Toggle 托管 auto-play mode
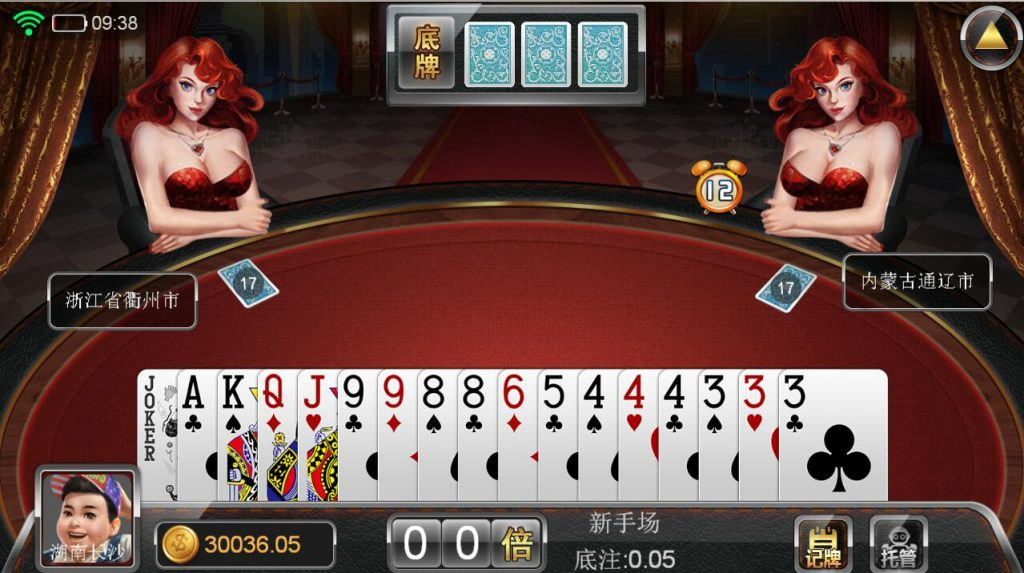 point(898,544)
